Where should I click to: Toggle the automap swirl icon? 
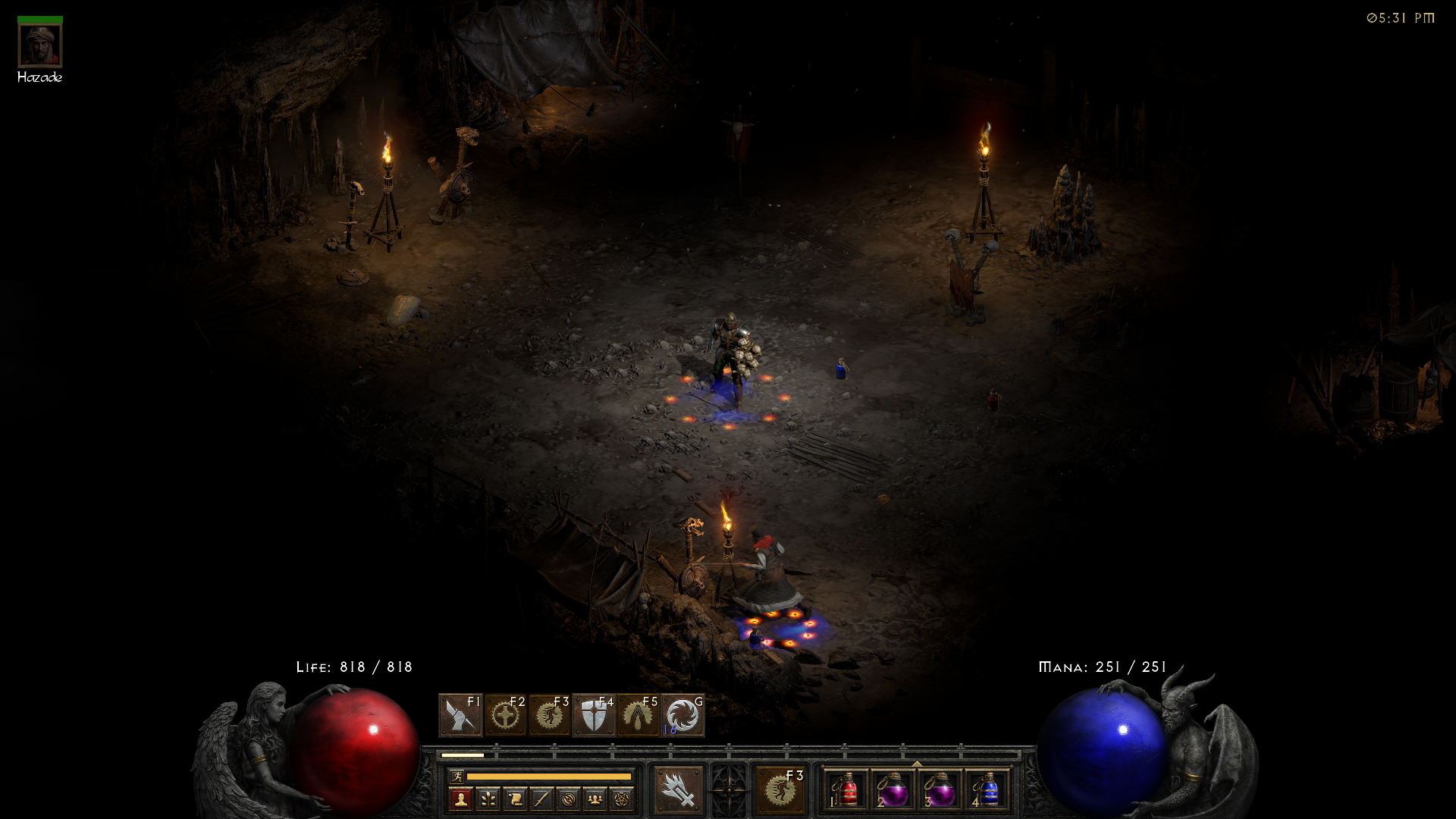(x=569, y=800)
